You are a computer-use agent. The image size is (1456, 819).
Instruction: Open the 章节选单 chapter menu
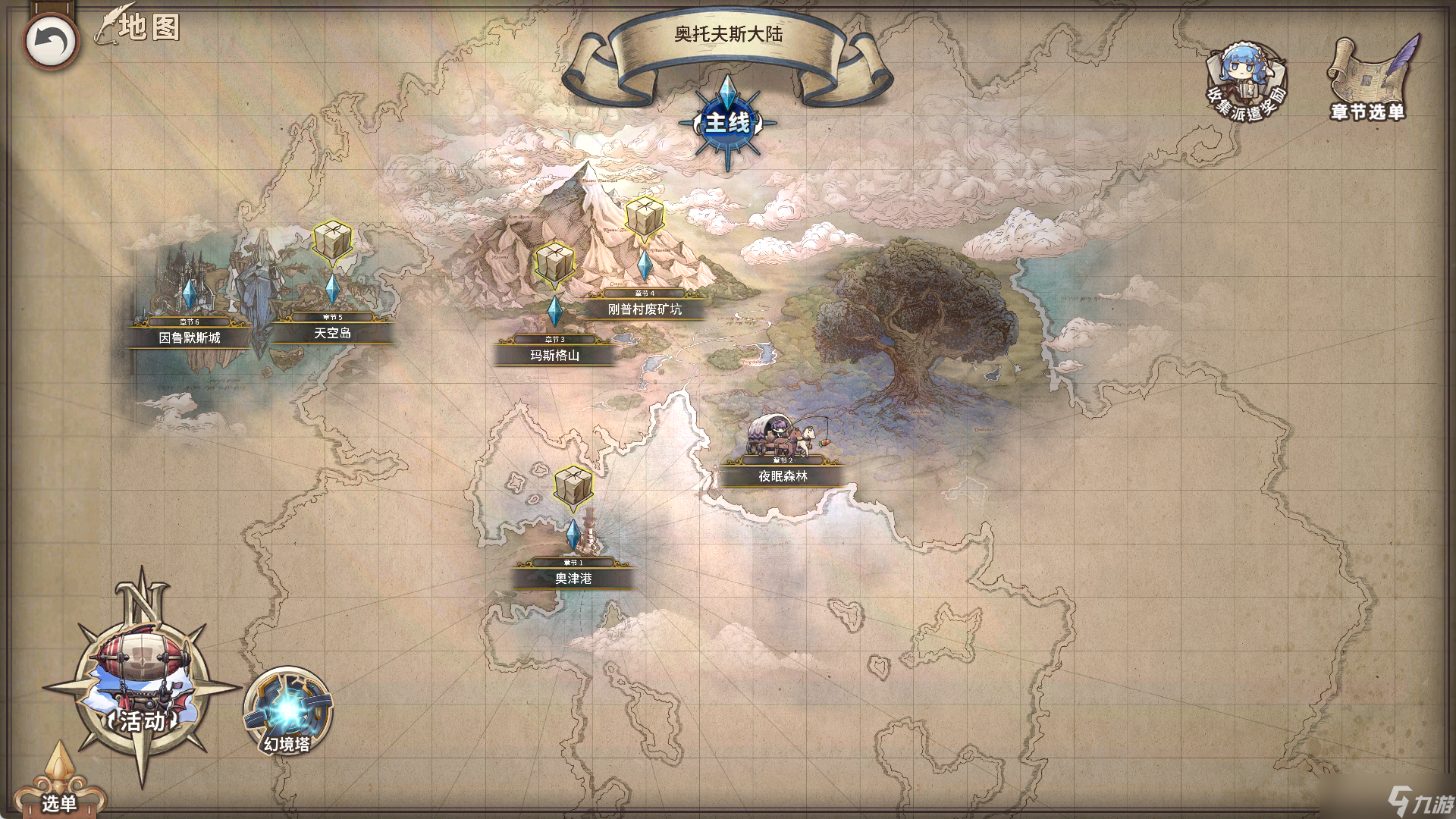(1369, 79)
